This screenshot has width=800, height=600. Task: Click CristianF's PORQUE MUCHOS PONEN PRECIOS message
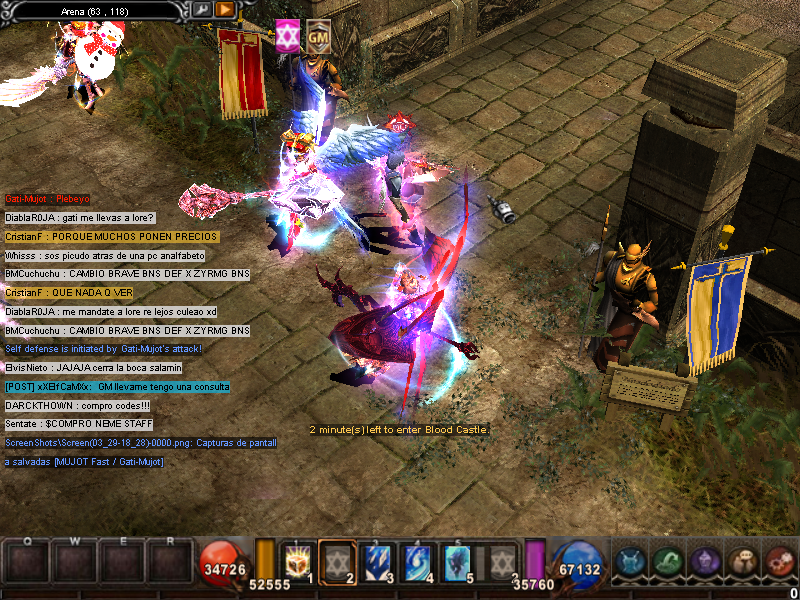[111, 237]
